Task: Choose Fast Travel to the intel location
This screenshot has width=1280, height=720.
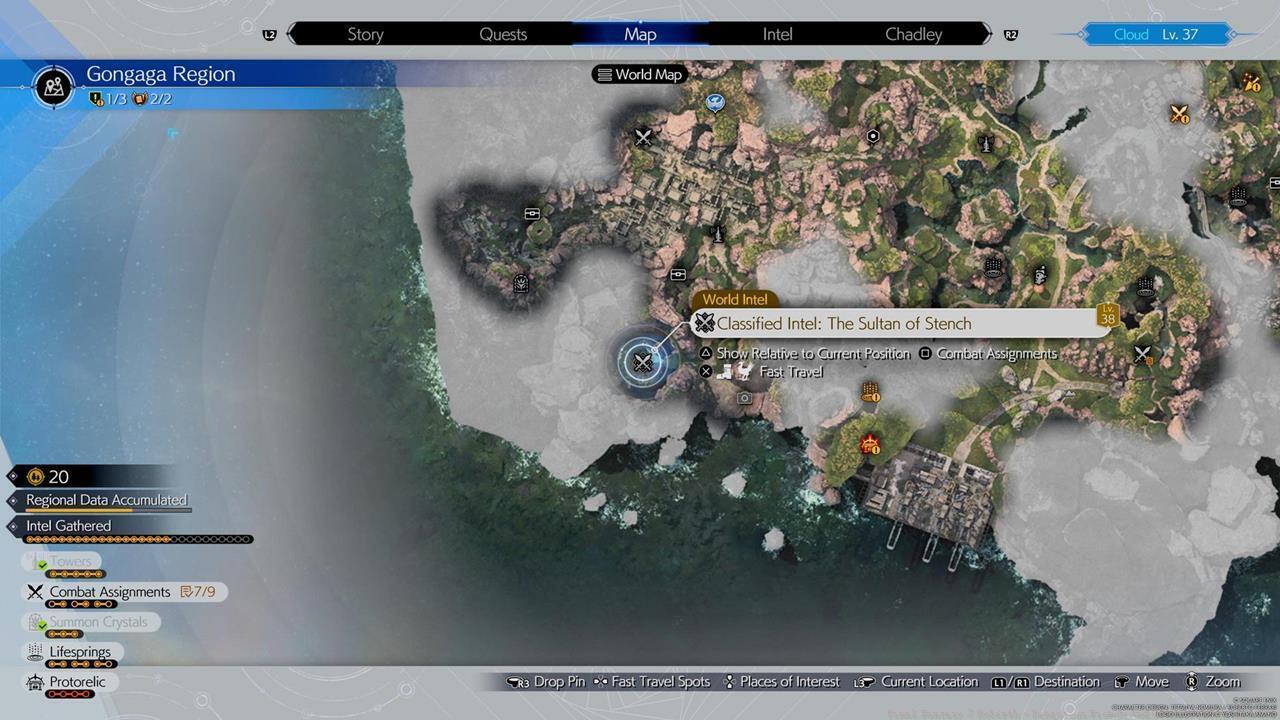Action: (790, 372)
